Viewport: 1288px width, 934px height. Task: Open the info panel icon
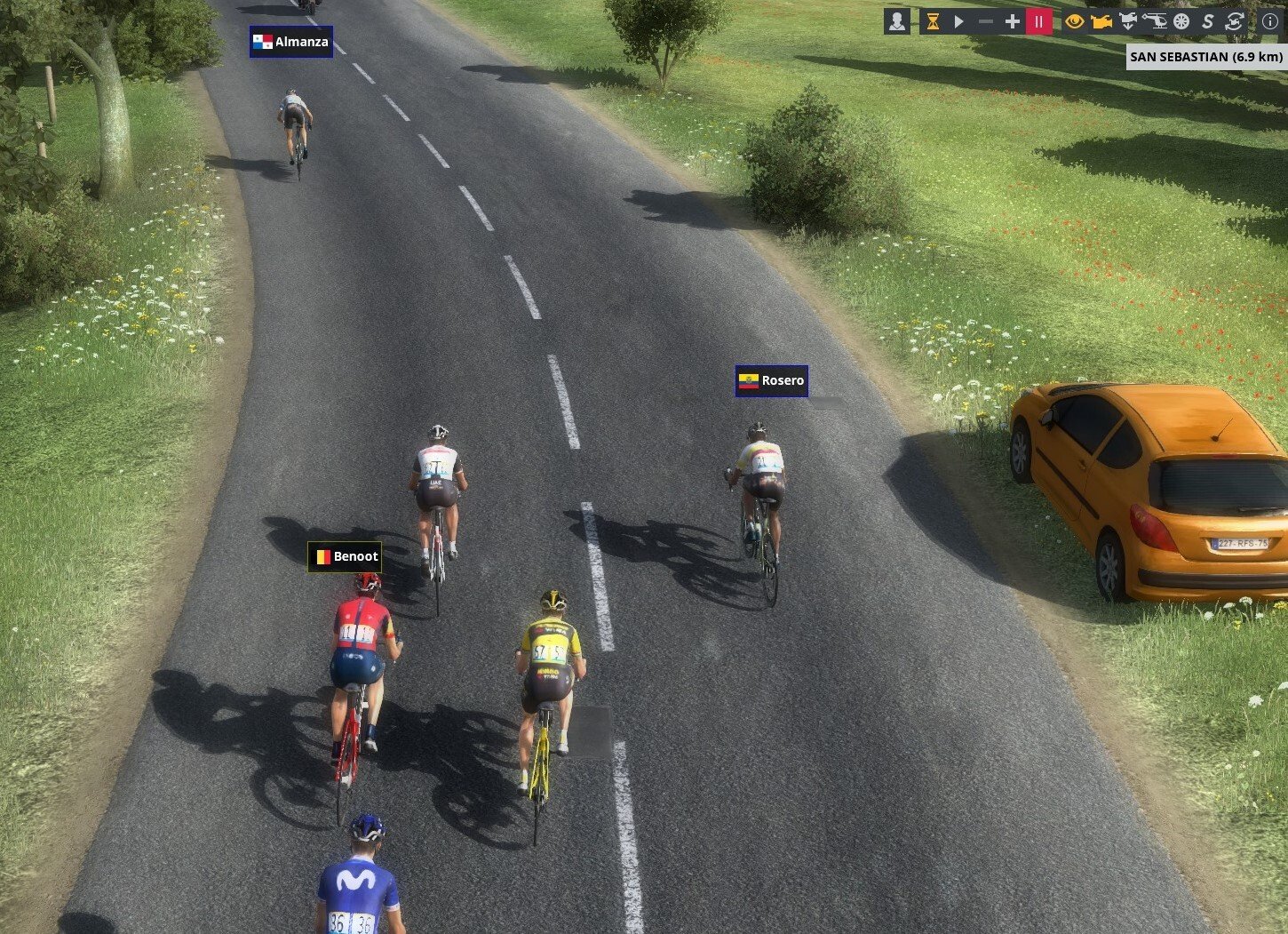(1270, 21)
